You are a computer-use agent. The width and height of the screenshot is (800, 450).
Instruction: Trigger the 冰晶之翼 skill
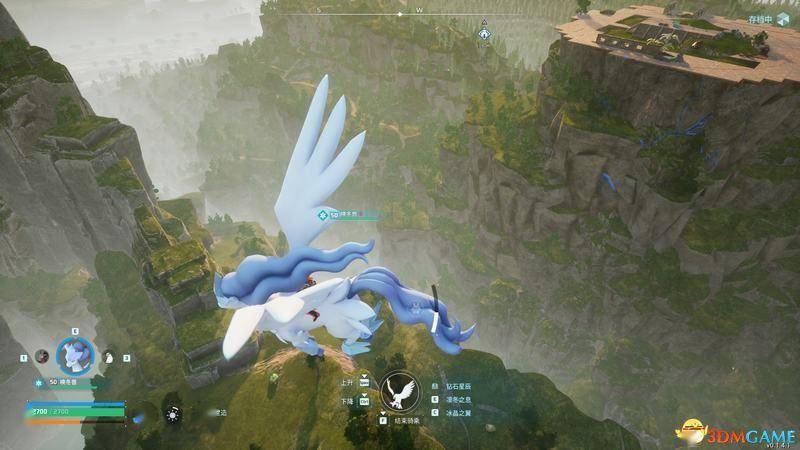[458, 411]
